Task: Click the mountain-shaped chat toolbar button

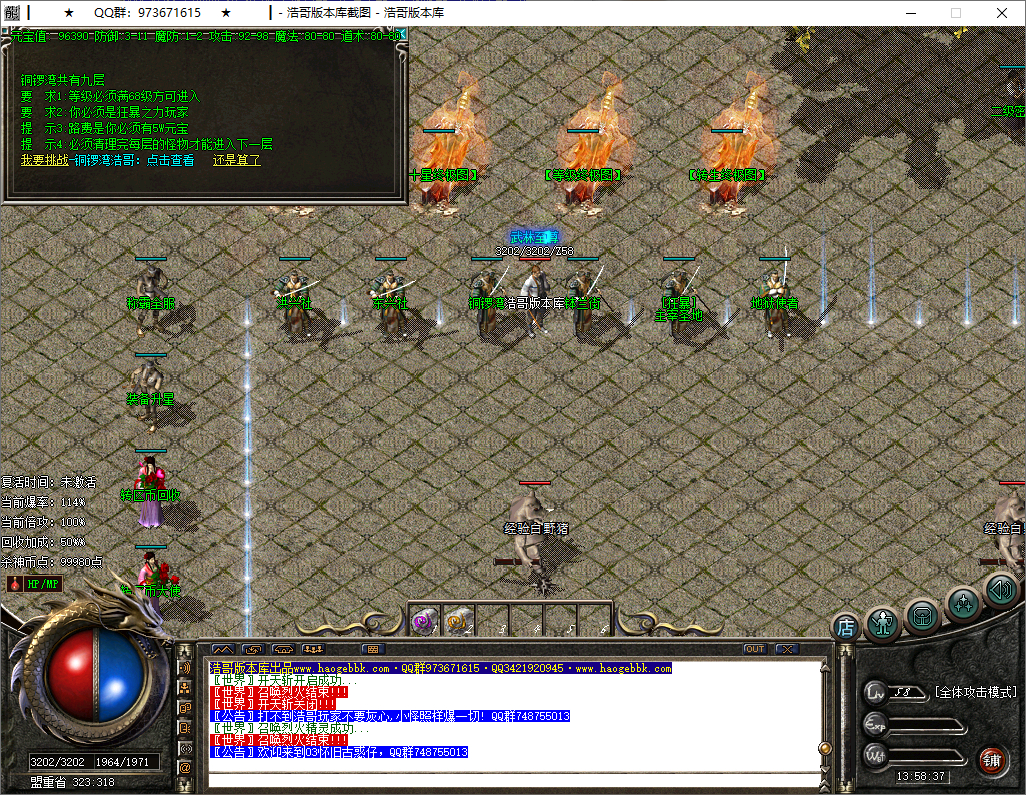Action: tap(221, 649)
